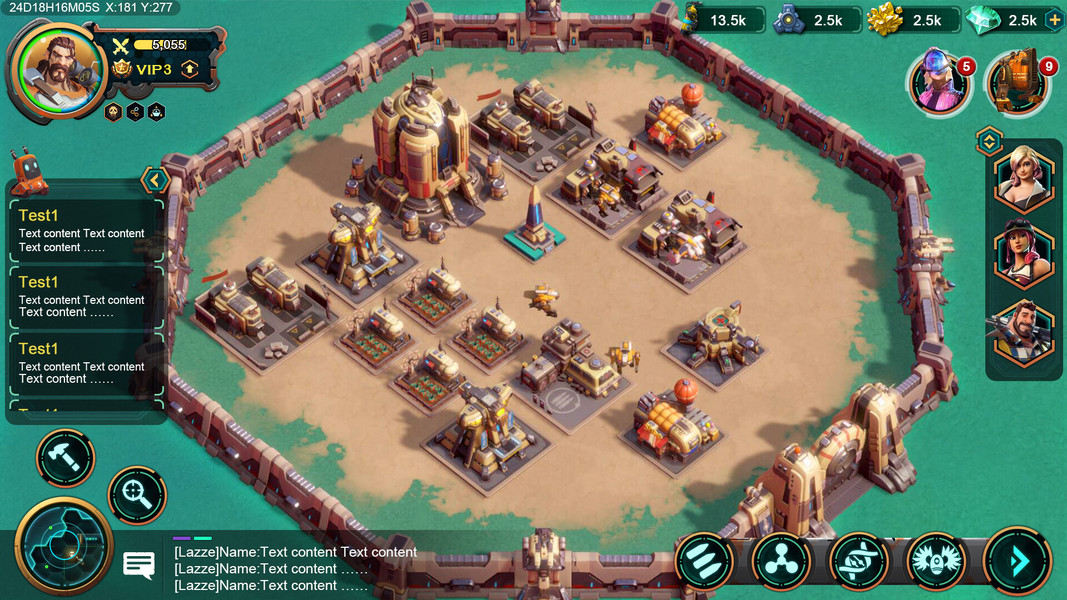Expand the bottom menu with arrow button
The width and height of the screenshot is (1067, 600).
(x=1017, y=561)
